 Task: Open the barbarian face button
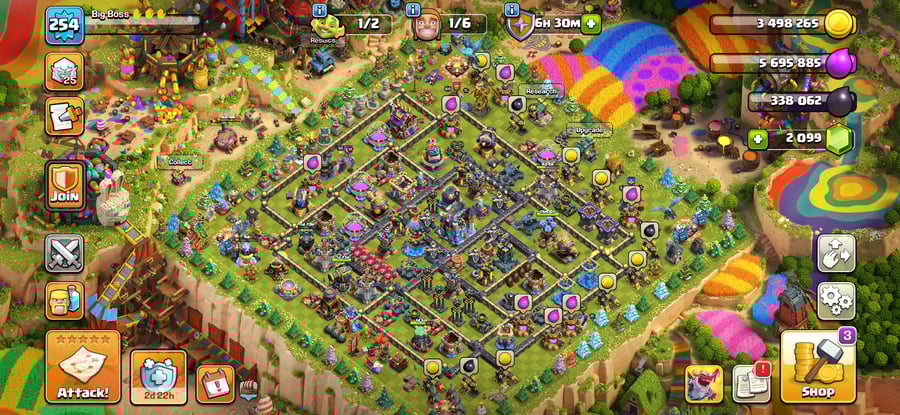[64, 300]
